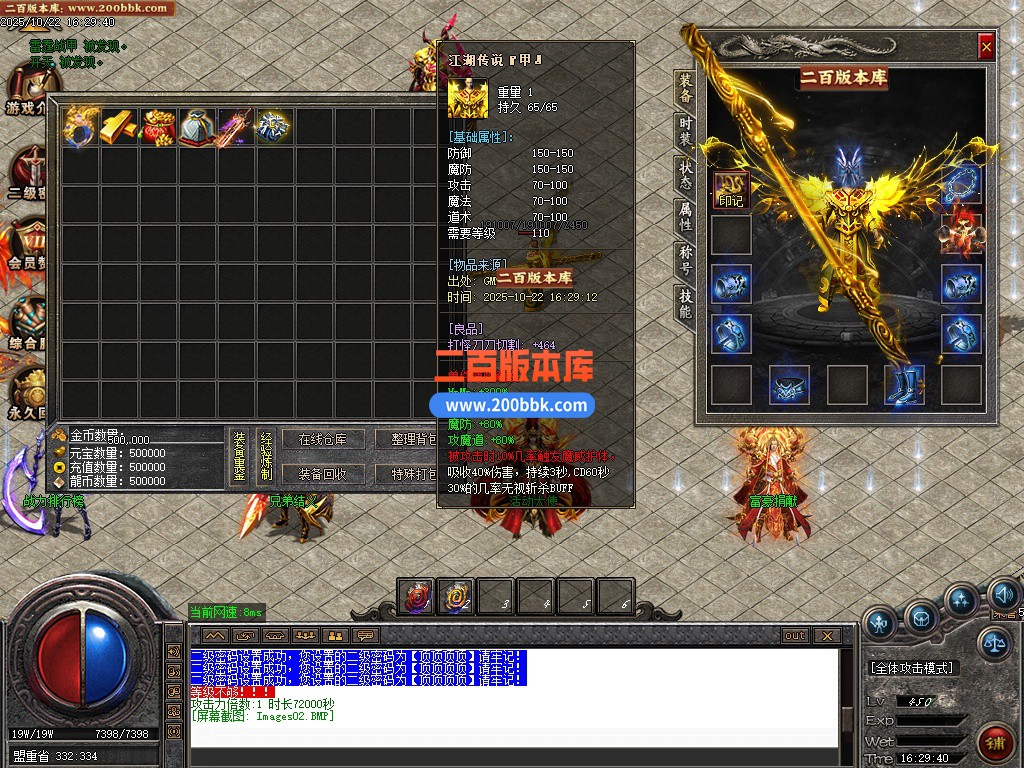Open 装备重铸 equipment reforging
The width and height of the screenshot is (1024, 768).
240,458
